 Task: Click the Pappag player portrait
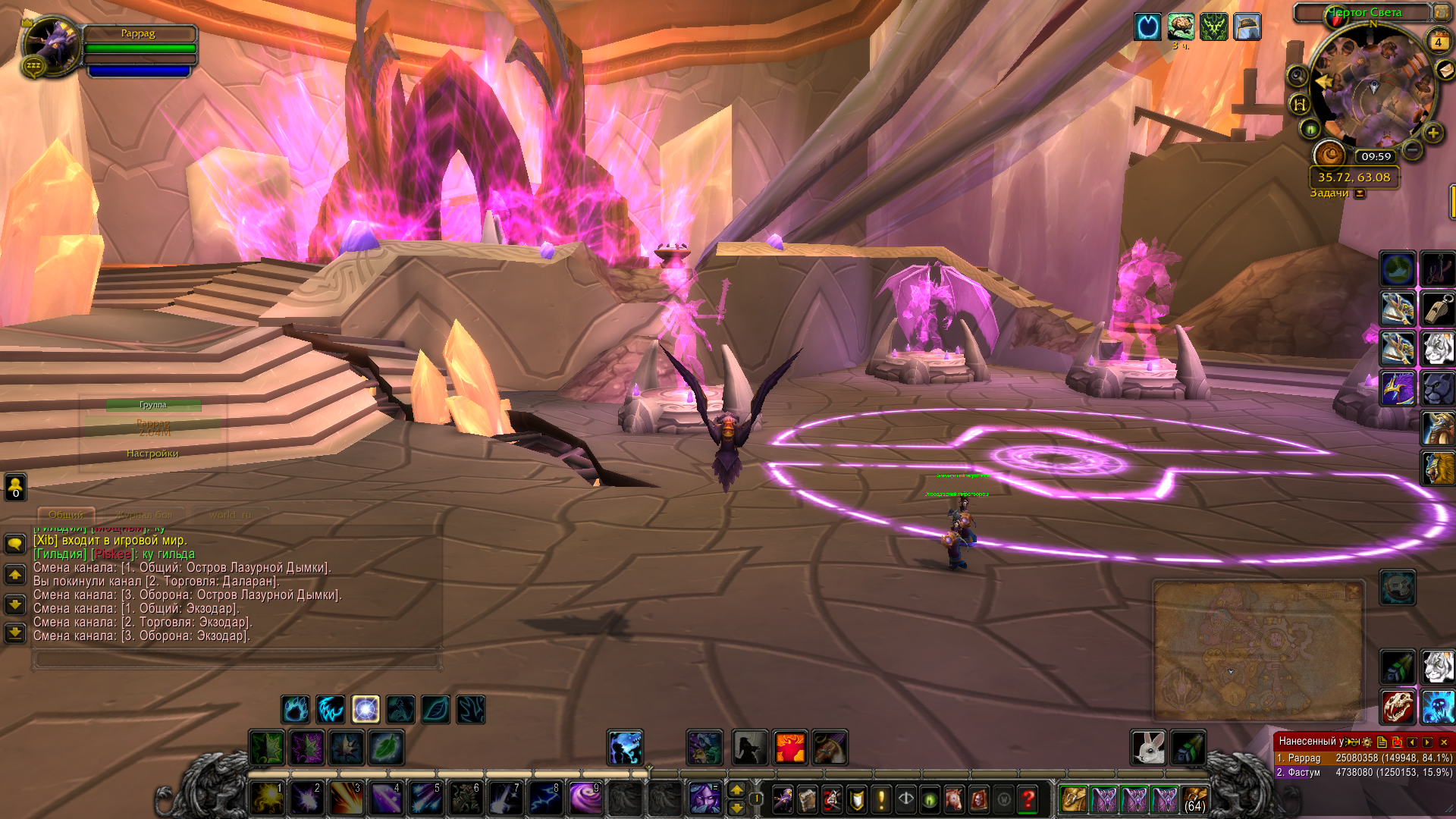click(51, 45)
